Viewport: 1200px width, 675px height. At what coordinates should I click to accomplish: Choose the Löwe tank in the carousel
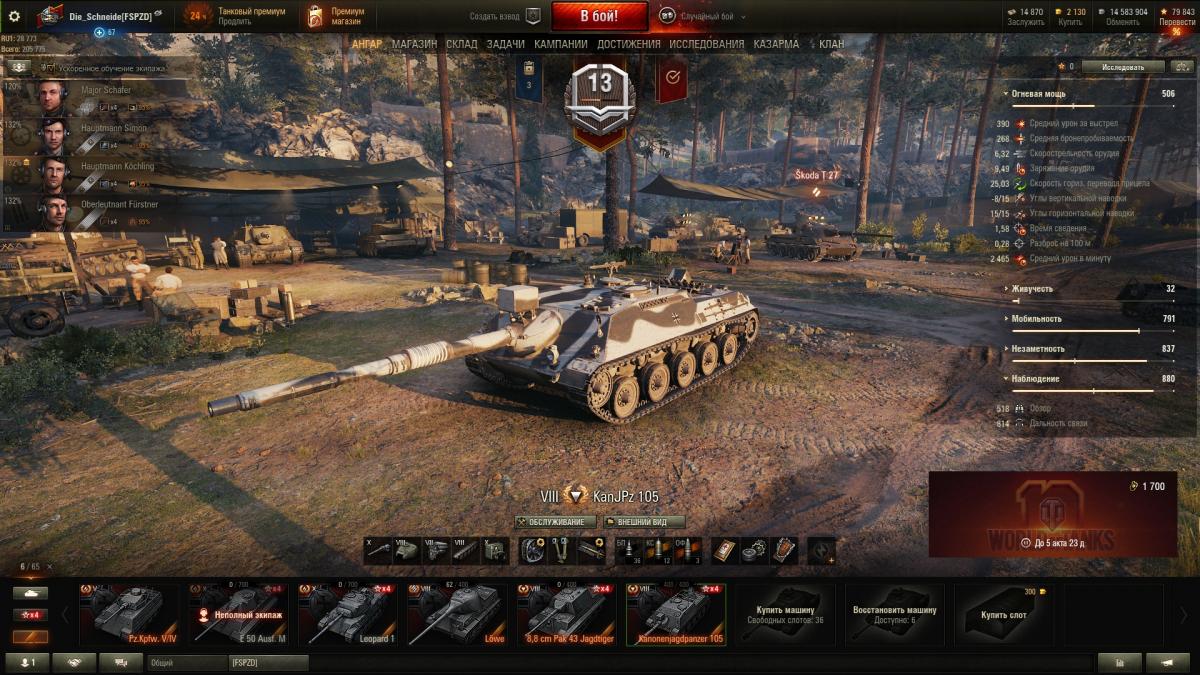[x=458, y=614]
